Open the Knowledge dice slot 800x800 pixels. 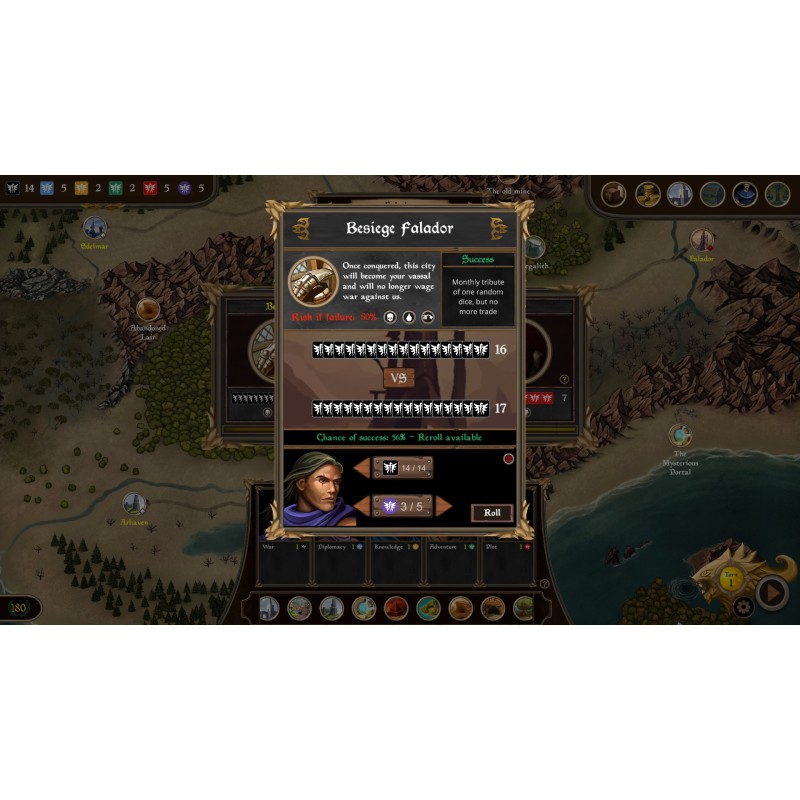(x=396, y=565)
